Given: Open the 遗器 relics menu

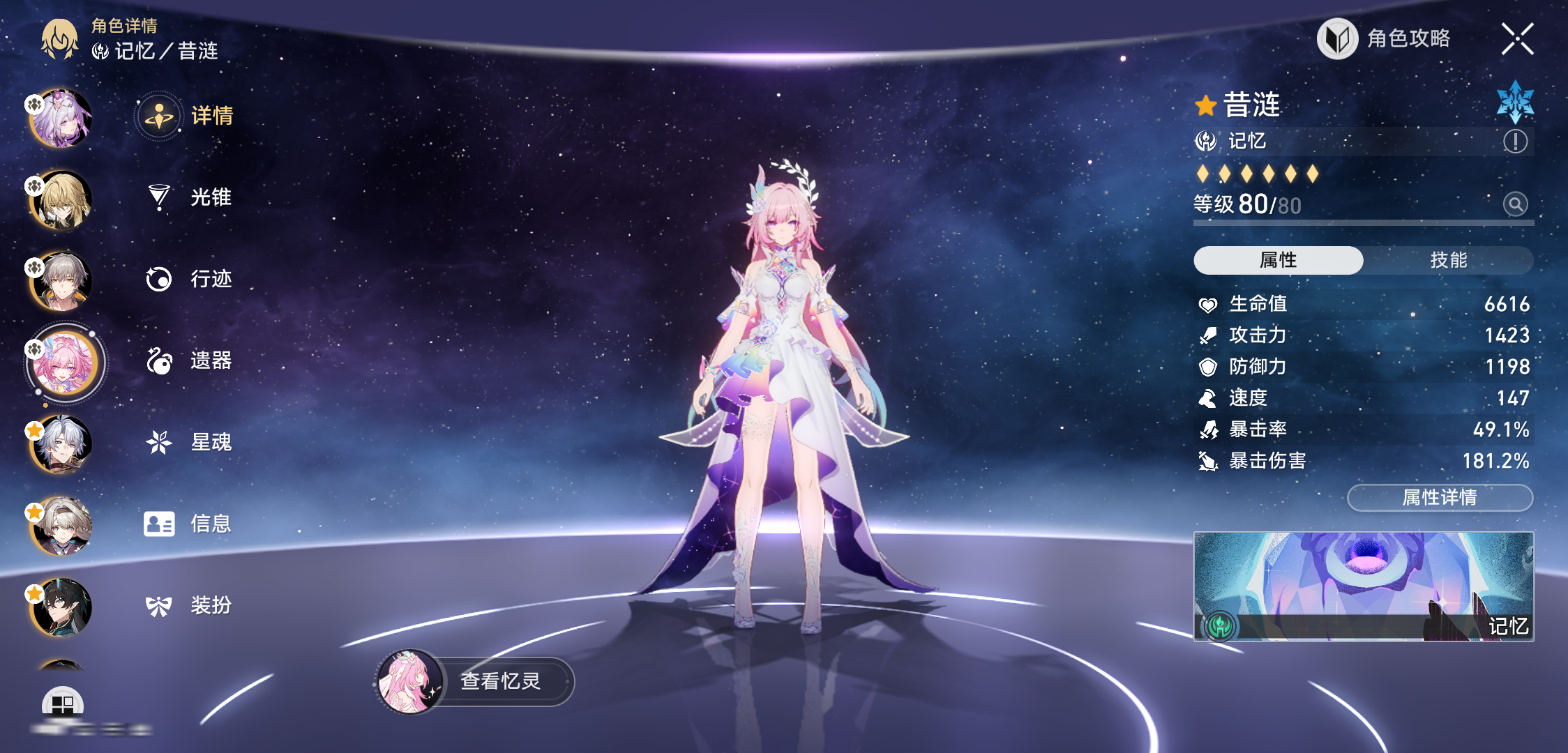Looking at the screenshot, I should click(187, 360).
